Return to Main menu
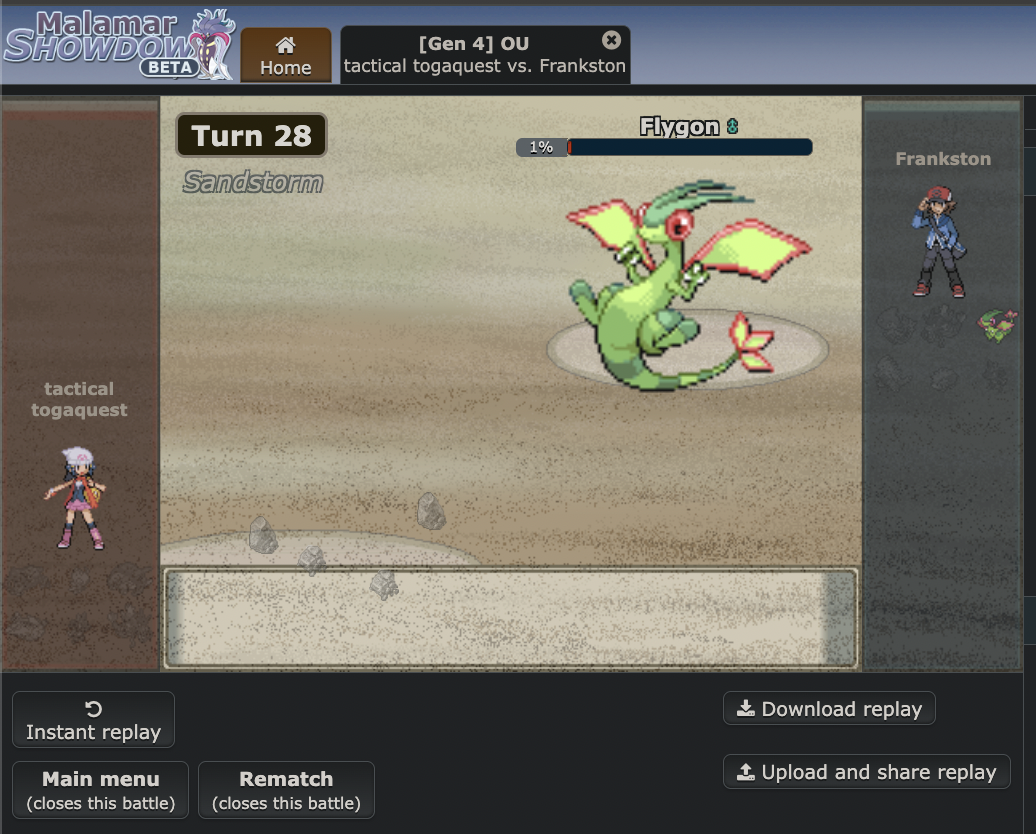This screenshot has height=834, width=1036. click(100, 790)
